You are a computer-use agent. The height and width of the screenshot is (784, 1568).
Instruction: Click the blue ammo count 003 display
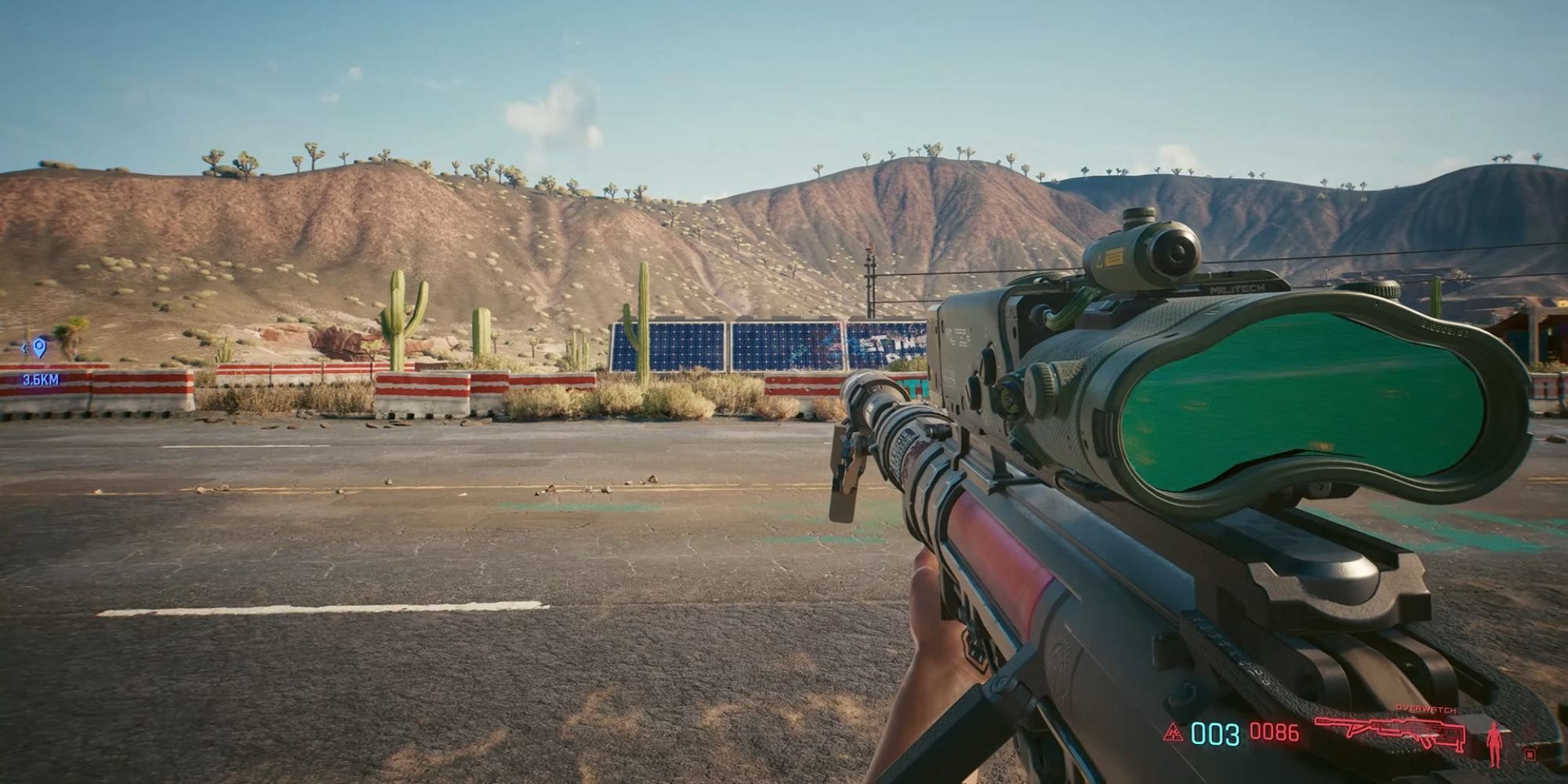click(x=1214, y=734)
